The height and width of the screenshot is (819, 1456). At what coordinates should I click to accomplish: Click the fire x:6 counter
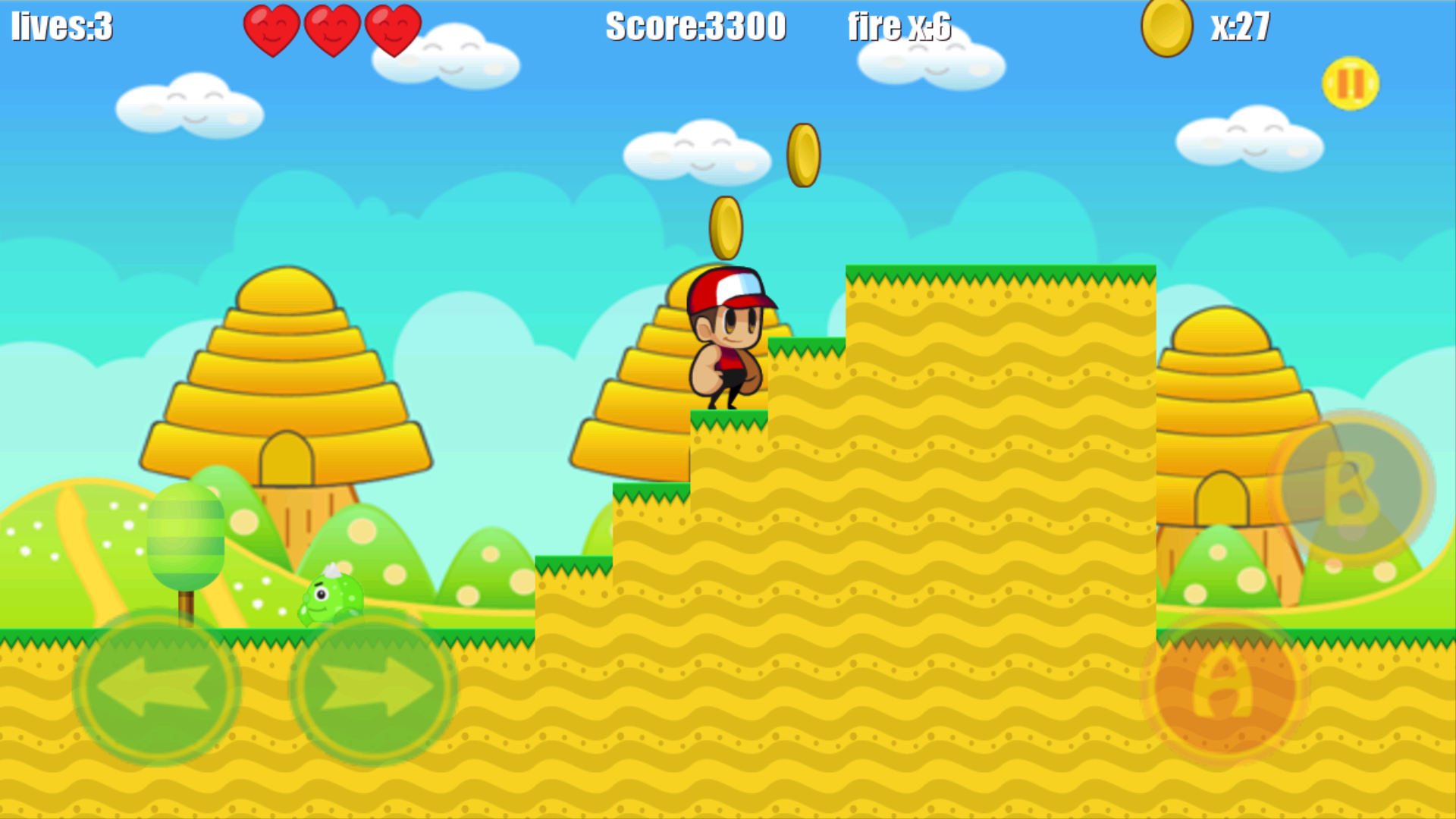(x=901, y=27)
